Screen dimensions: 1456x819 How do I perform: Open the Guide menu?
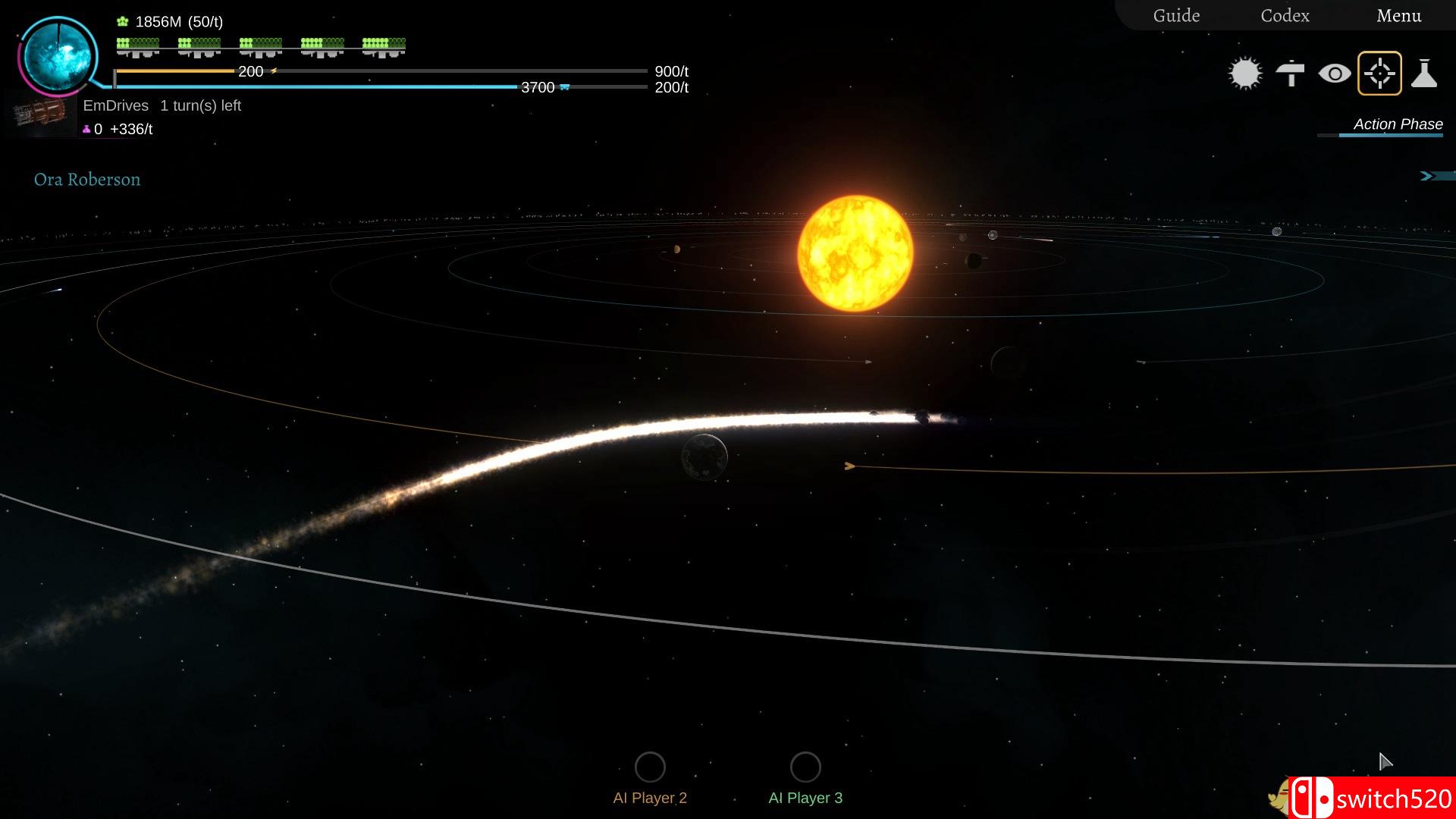pos(1176,16)
